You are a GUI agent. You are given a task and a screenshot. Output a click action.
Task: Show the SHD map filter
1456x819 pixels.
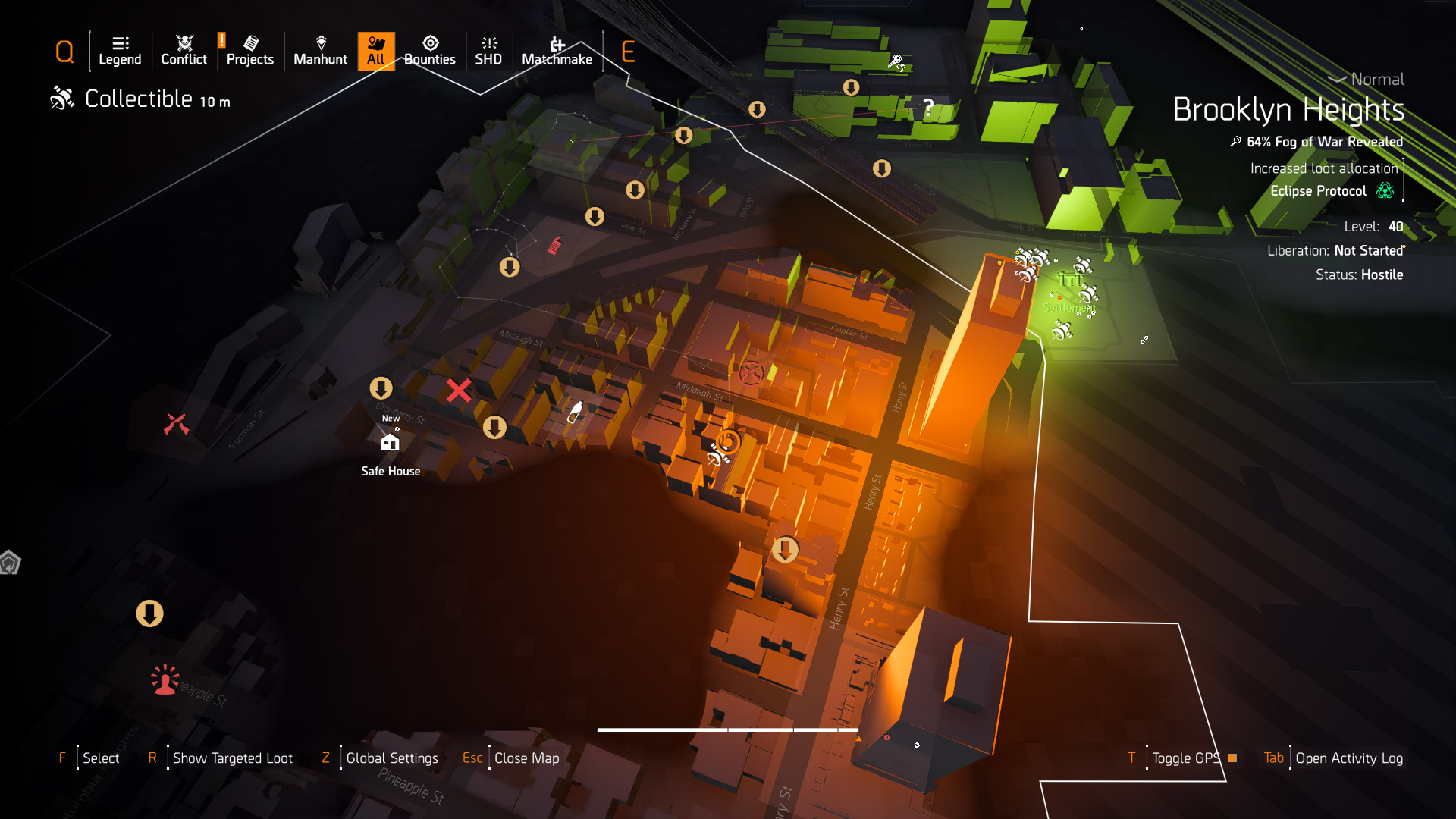coord(488,51)
